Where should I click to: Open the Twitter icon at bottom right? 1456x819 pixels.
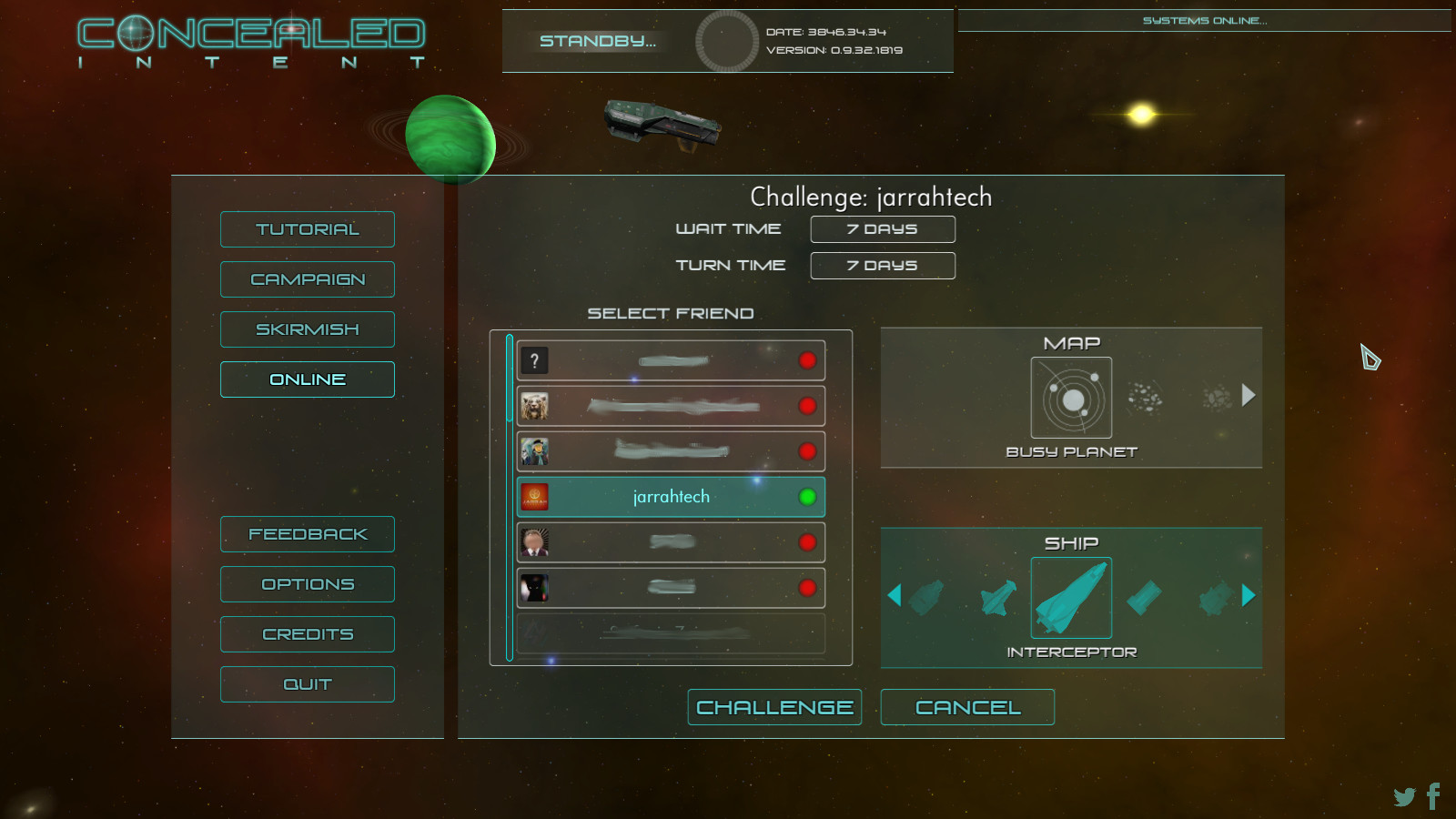pyautogui.click(x=1402, y=795)
